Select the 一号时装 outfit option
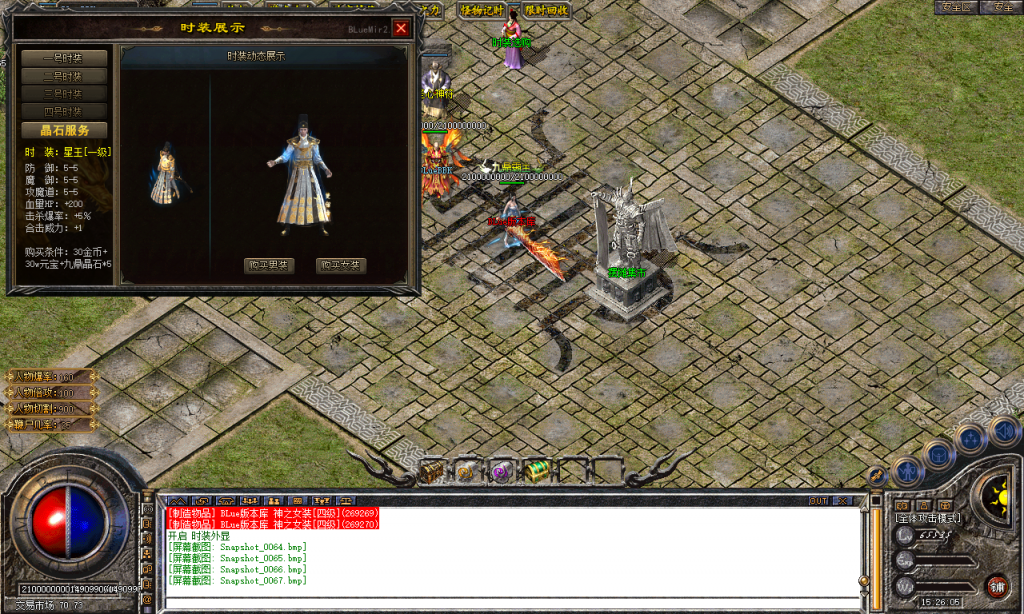 [64, 58]
